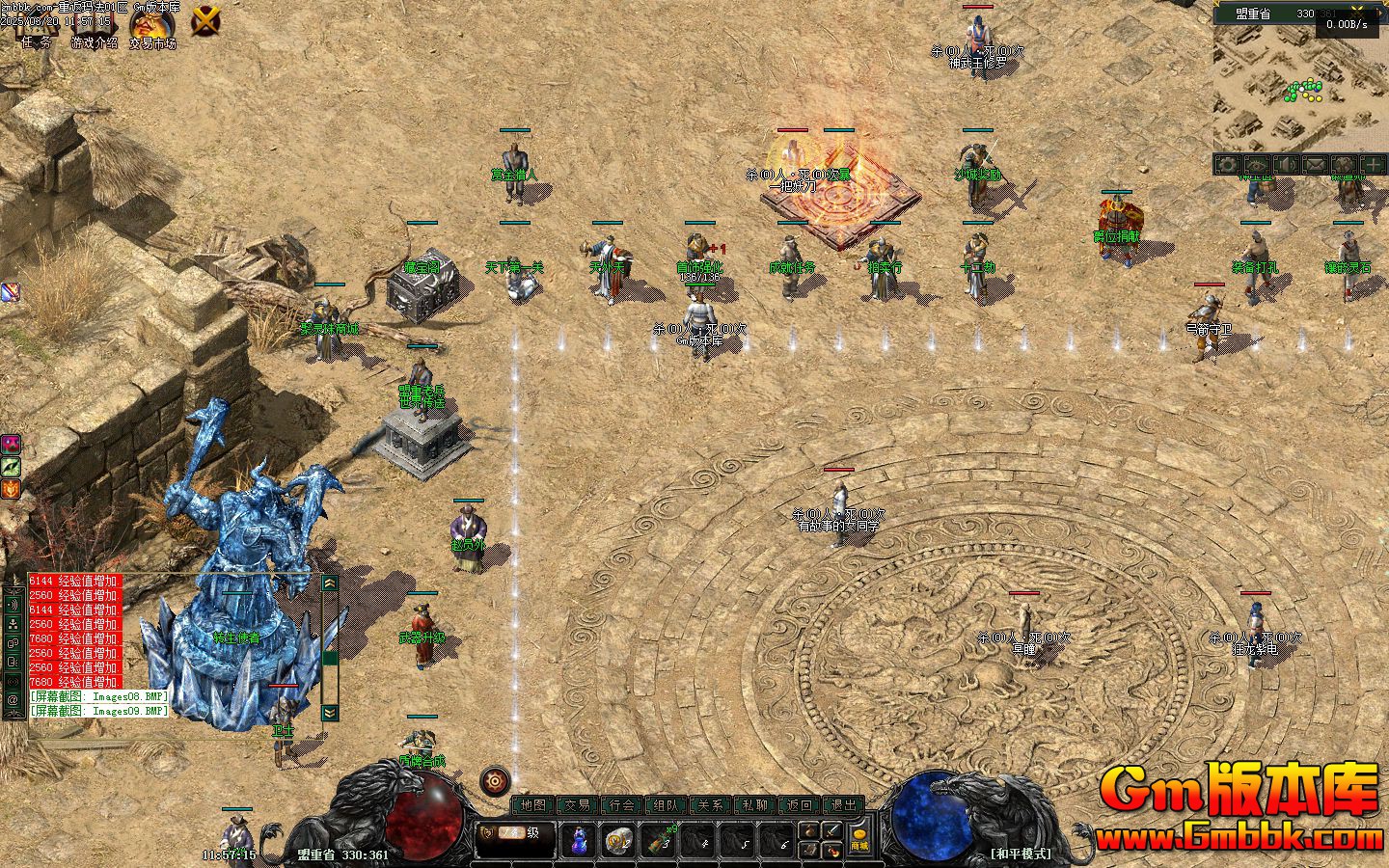Open the 交易市场 trade market
This screenshot has height=868, width=1389.
(152, 27)
